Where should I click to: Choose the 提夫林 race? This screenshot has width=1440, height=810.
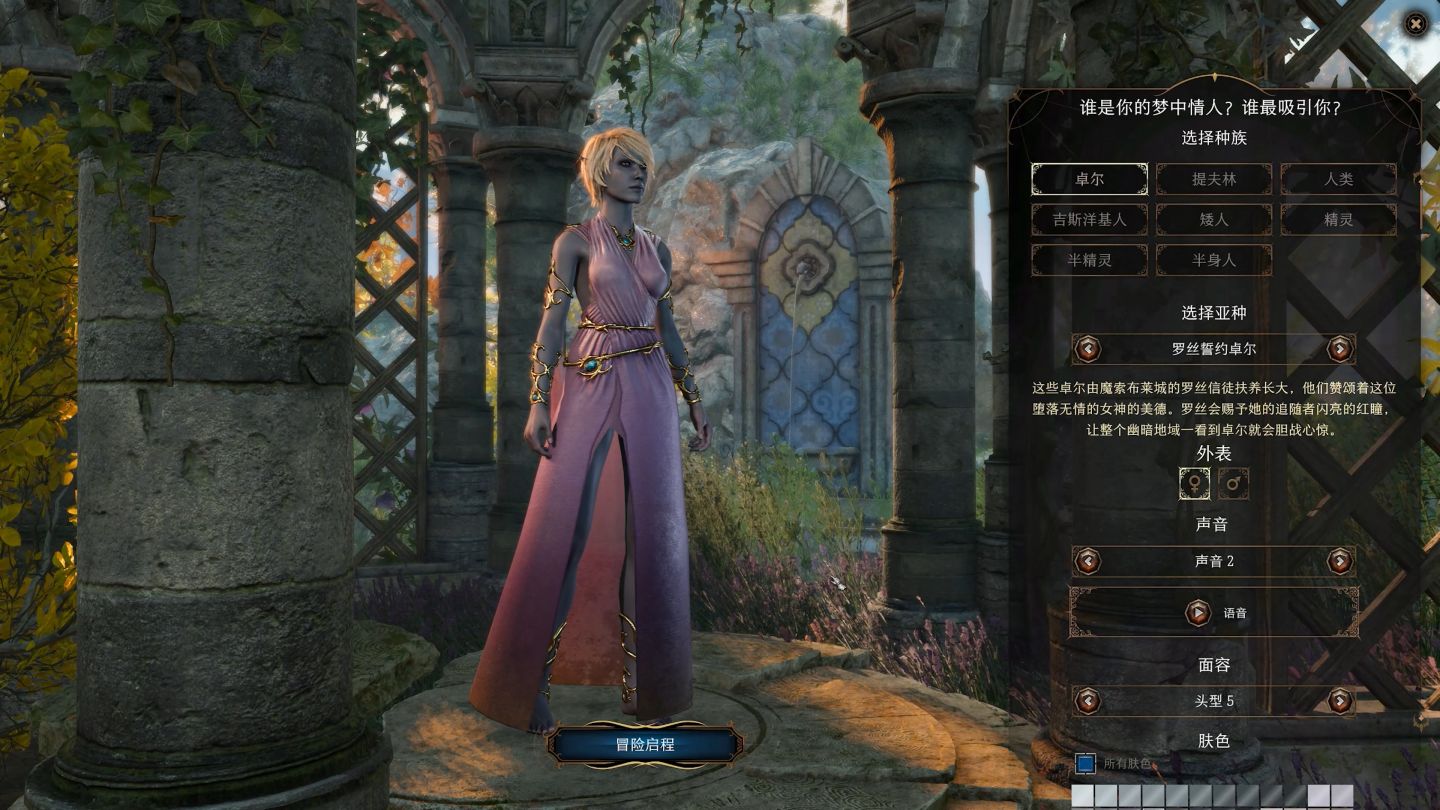(x=1214, y=179)
